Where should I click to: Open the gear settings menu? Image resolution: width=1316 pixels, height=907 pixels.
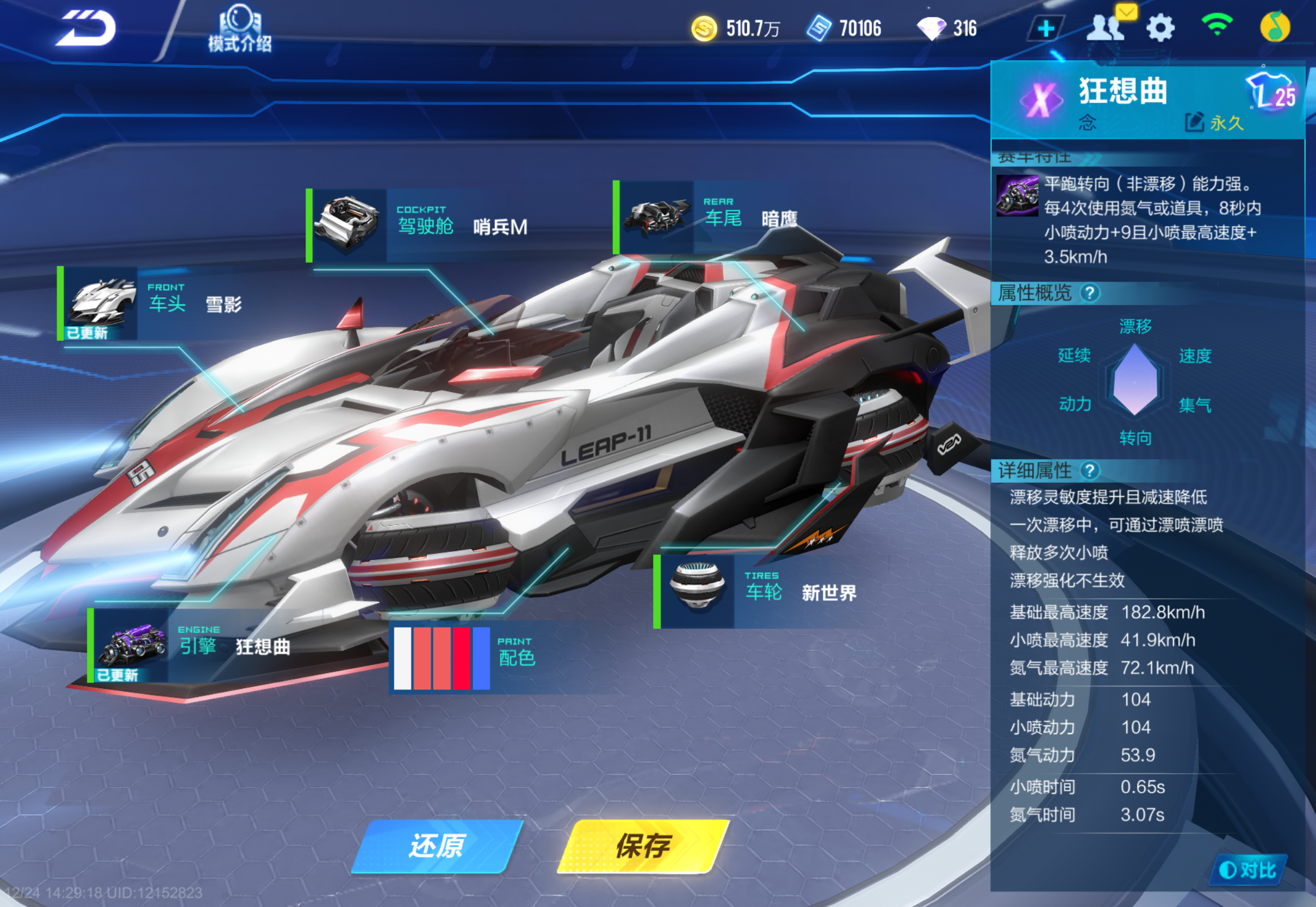click(1160, 28)
